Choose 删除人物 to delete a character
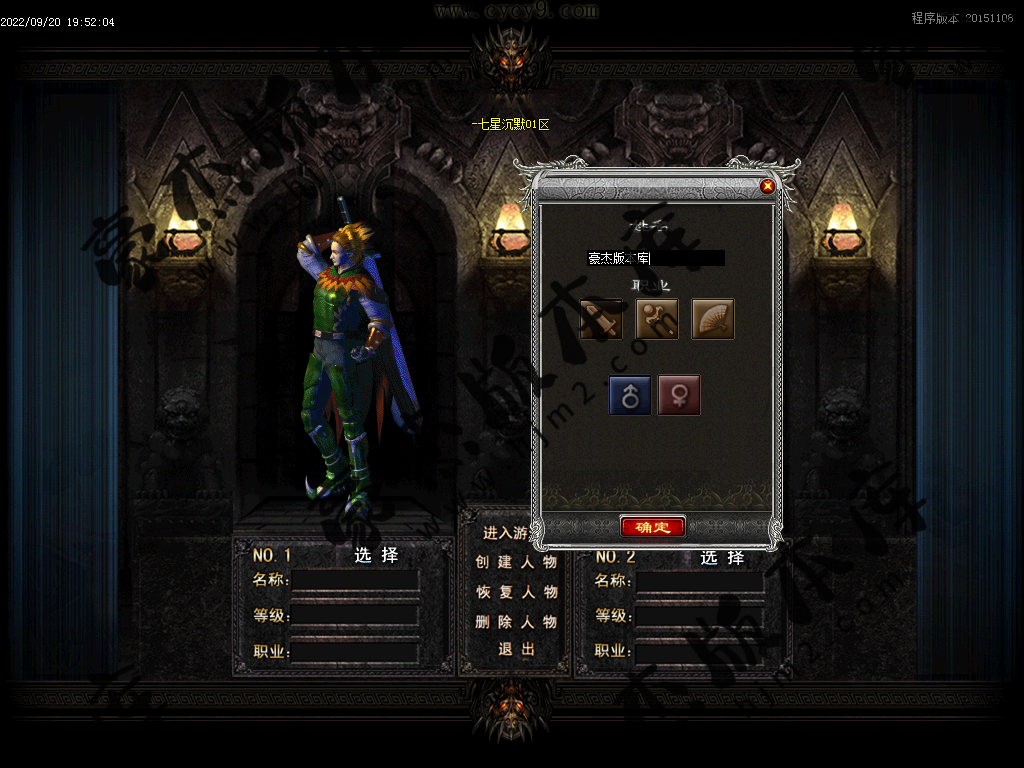 coord(515,622)
